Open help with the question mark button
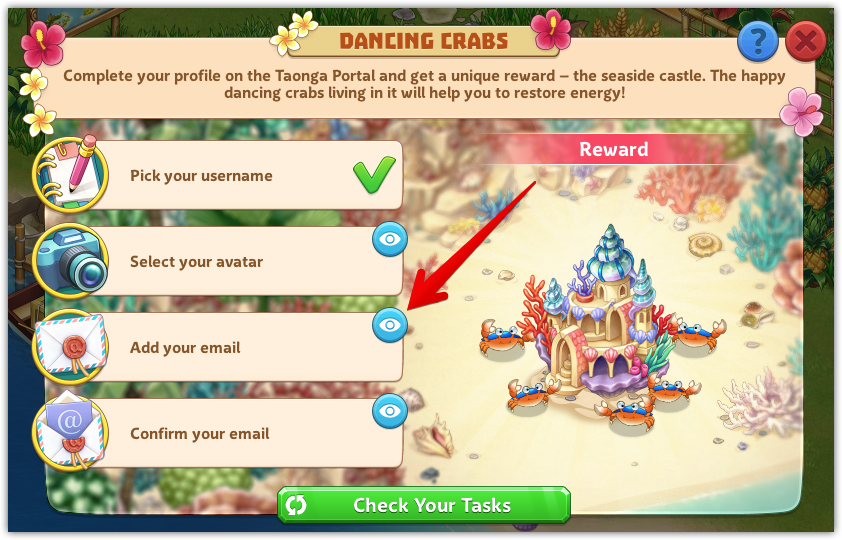 pos(758,42)
